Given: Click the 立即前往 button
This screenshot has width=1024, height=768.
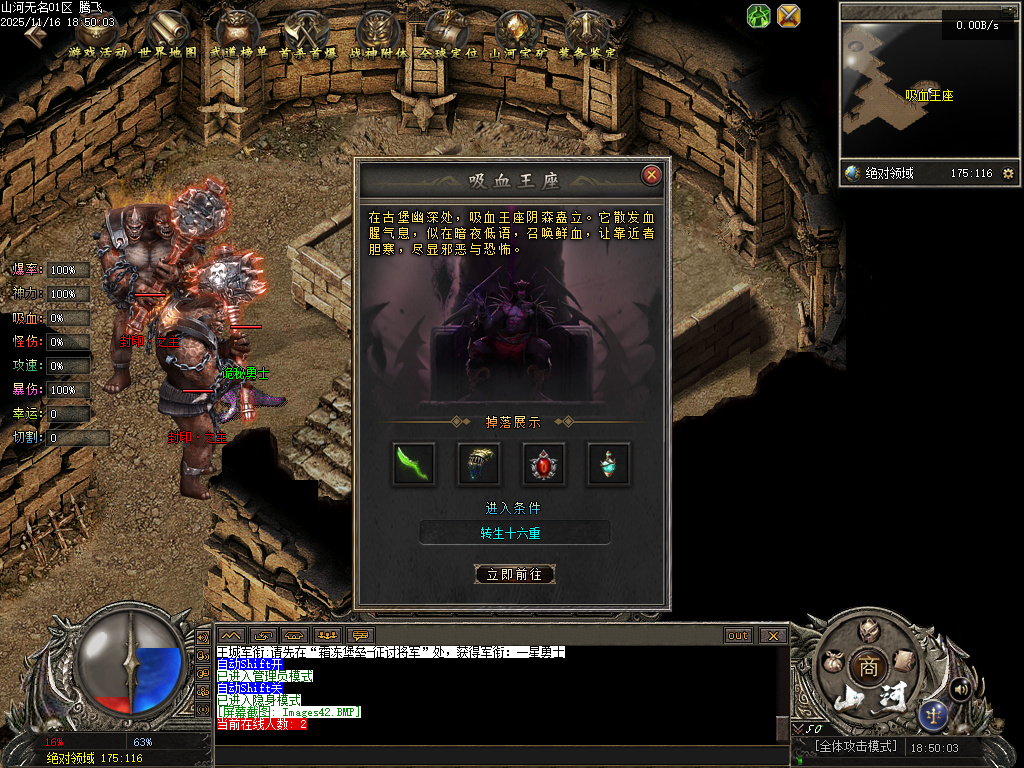Looking at the screenshot, I should [514, 575].
